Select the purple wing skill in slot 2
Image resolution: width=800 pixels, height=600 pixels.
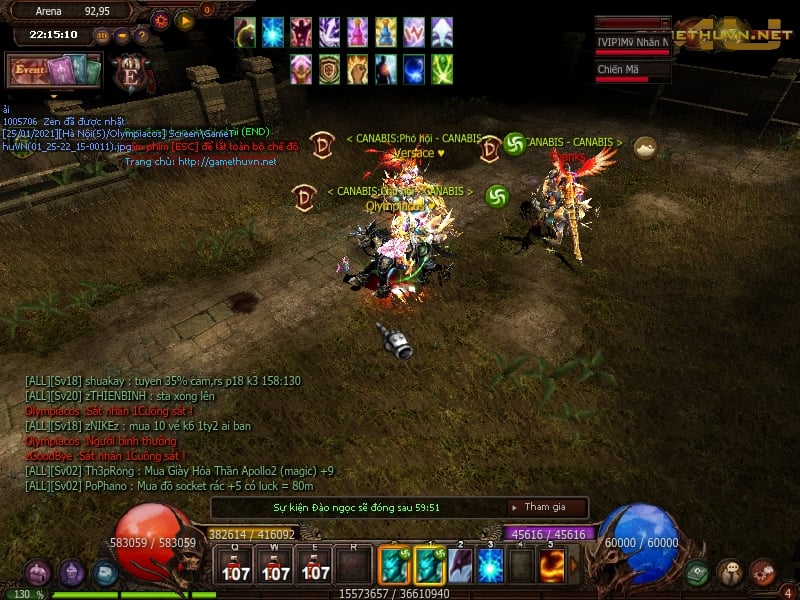click(459, 565)
